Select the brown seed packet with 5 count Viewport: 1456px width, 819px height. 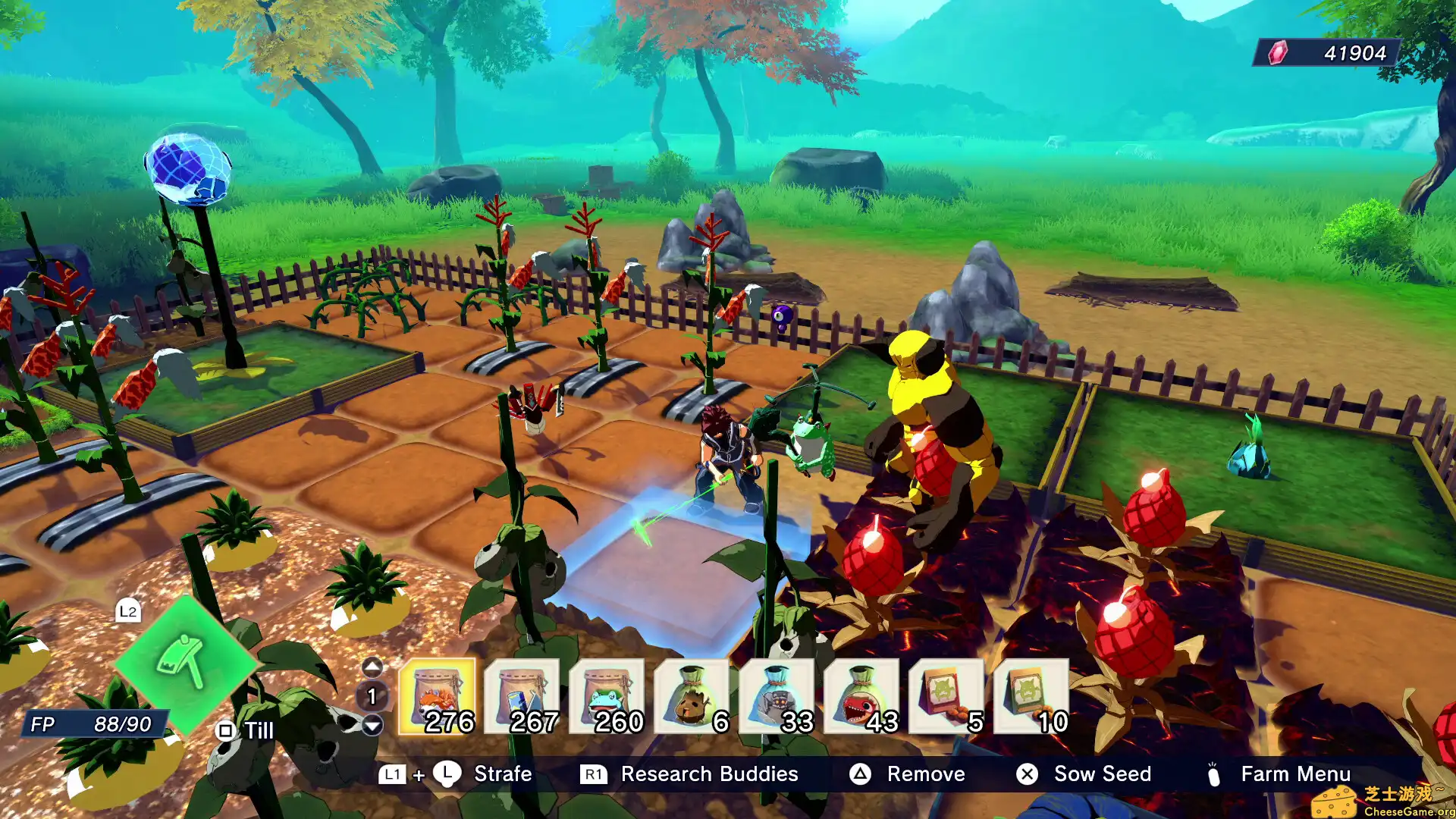946,698
